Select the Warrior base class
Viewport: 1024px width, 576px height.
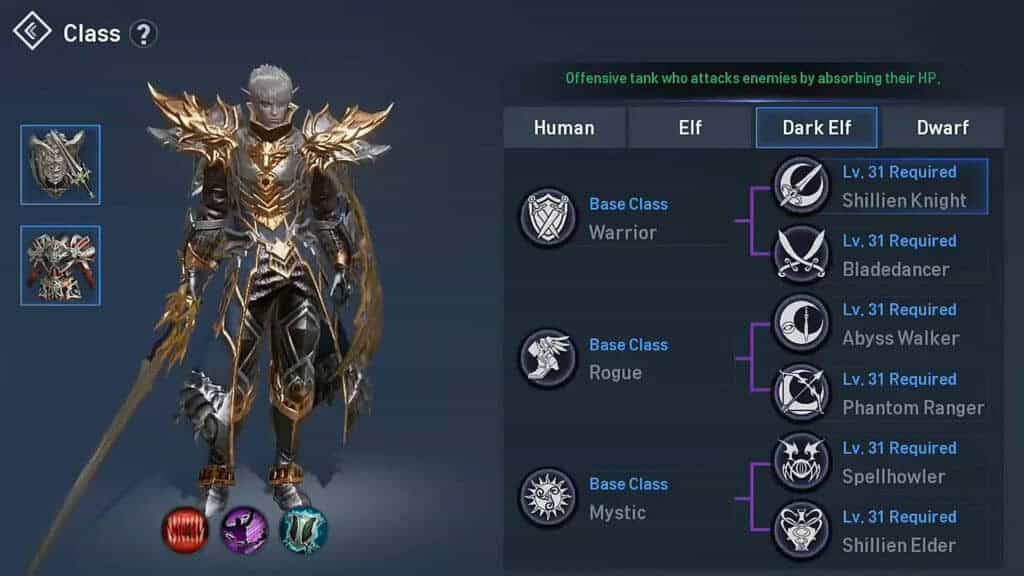click(547, 218)
